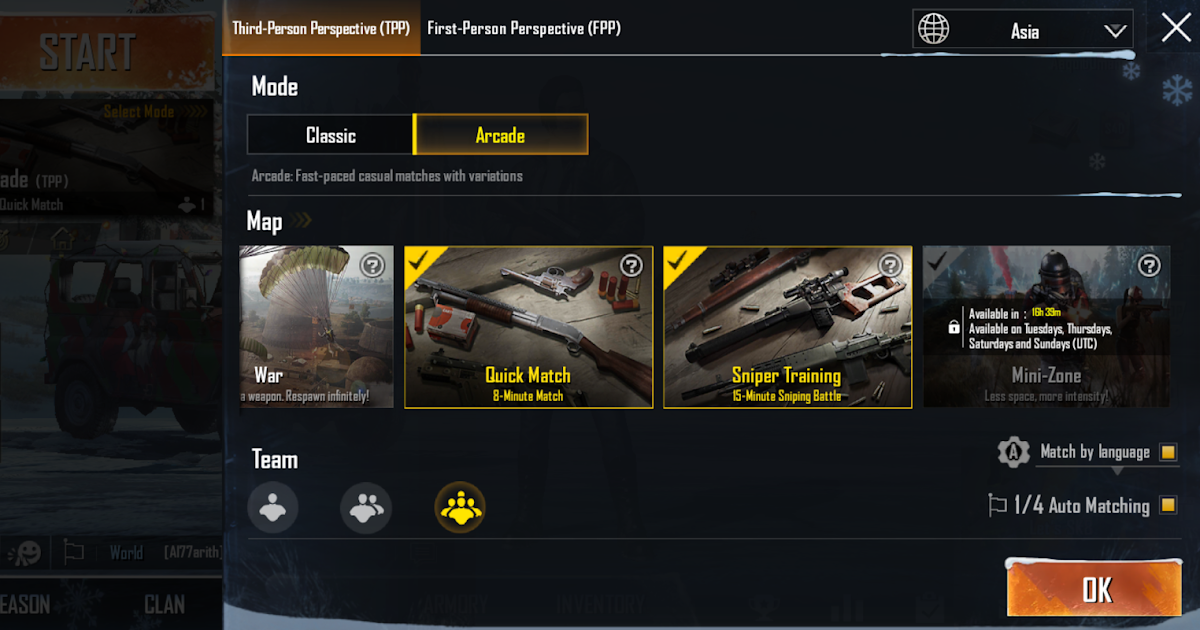Toggle Match by language checkbox
This screenshot has width=1200, height=630.
(1167, 453)
